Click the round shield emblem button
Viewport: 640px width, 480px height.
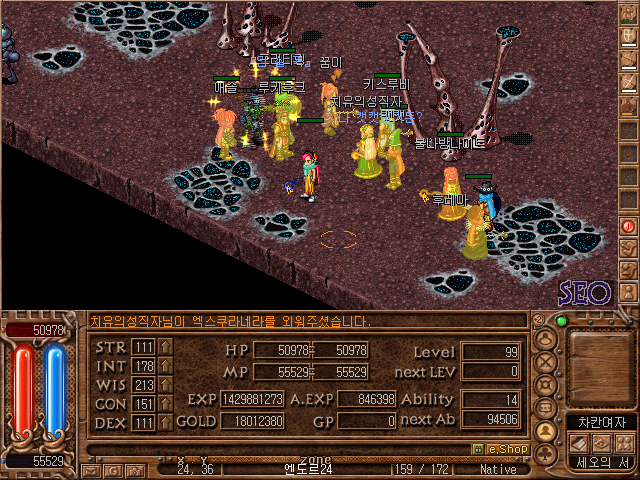click(x=547, y=385)
